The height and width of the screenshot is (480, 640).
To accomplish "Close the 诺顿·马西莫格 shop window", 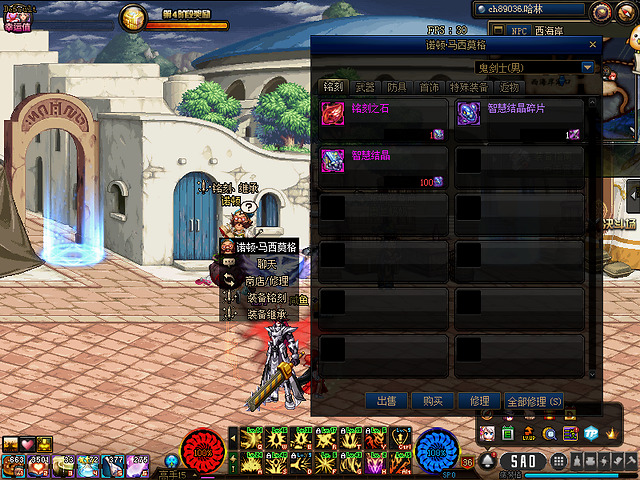I will pyautogui.click(x=592, y=45).
